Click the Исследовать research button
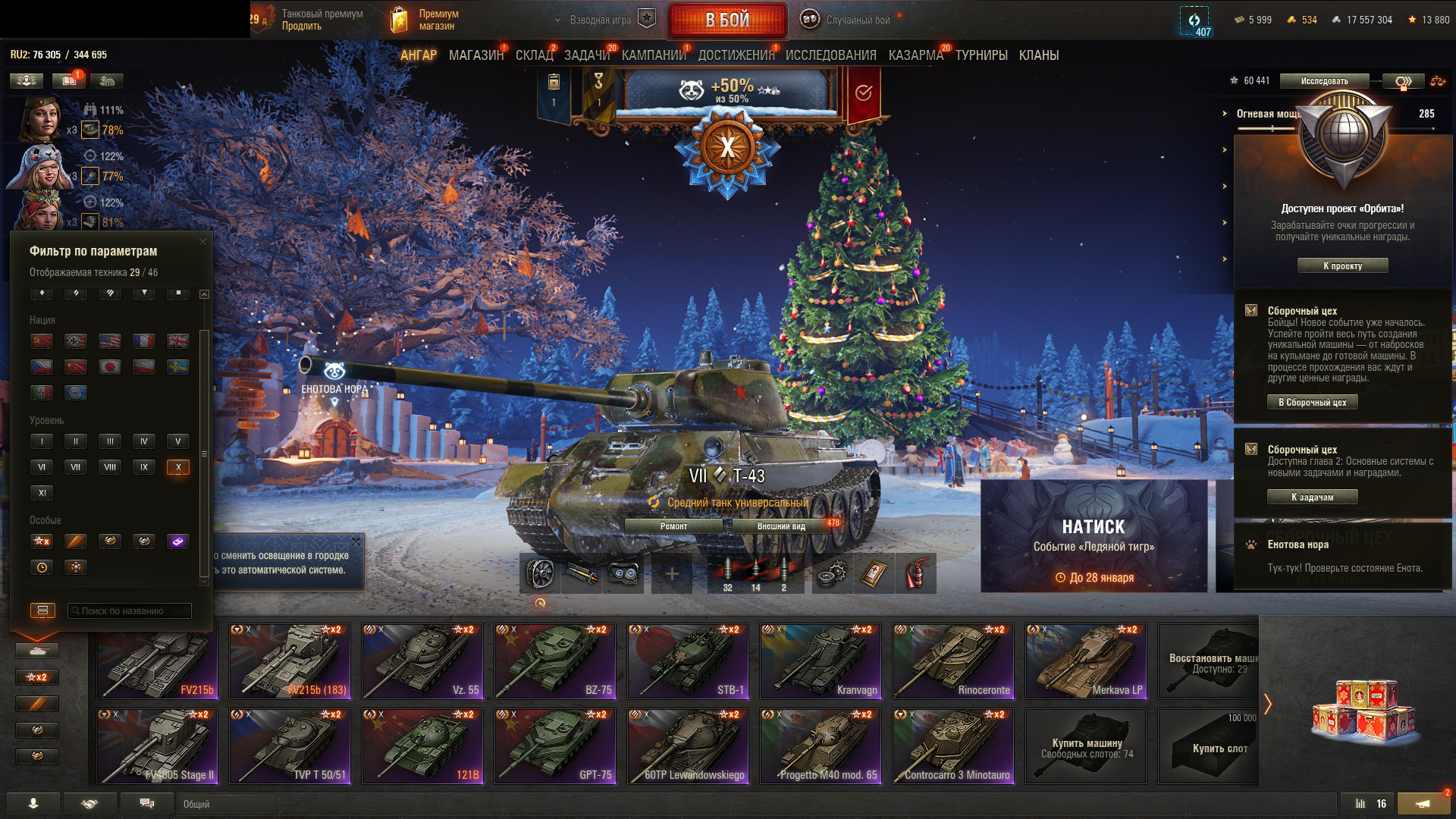This screenshot has width=1456, height=819. click(1324, 81)
